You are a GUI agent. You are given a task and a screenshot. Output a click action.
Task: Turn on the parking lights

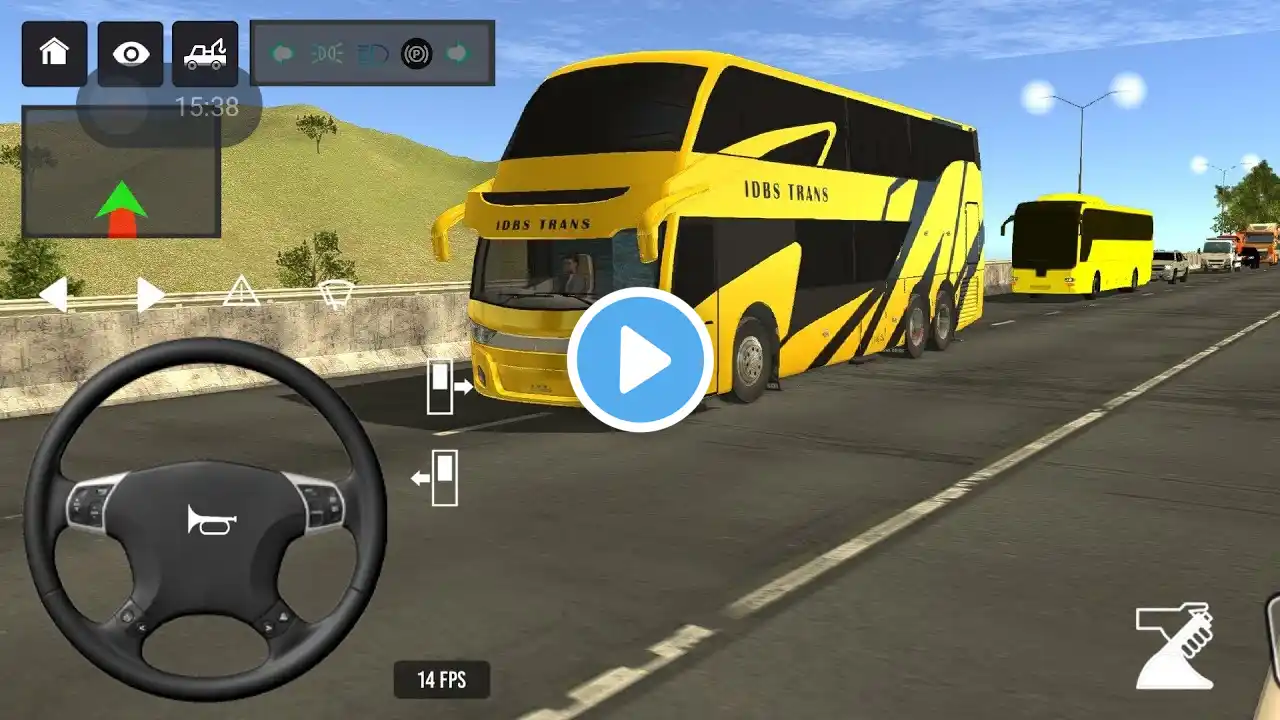point(327,53)
